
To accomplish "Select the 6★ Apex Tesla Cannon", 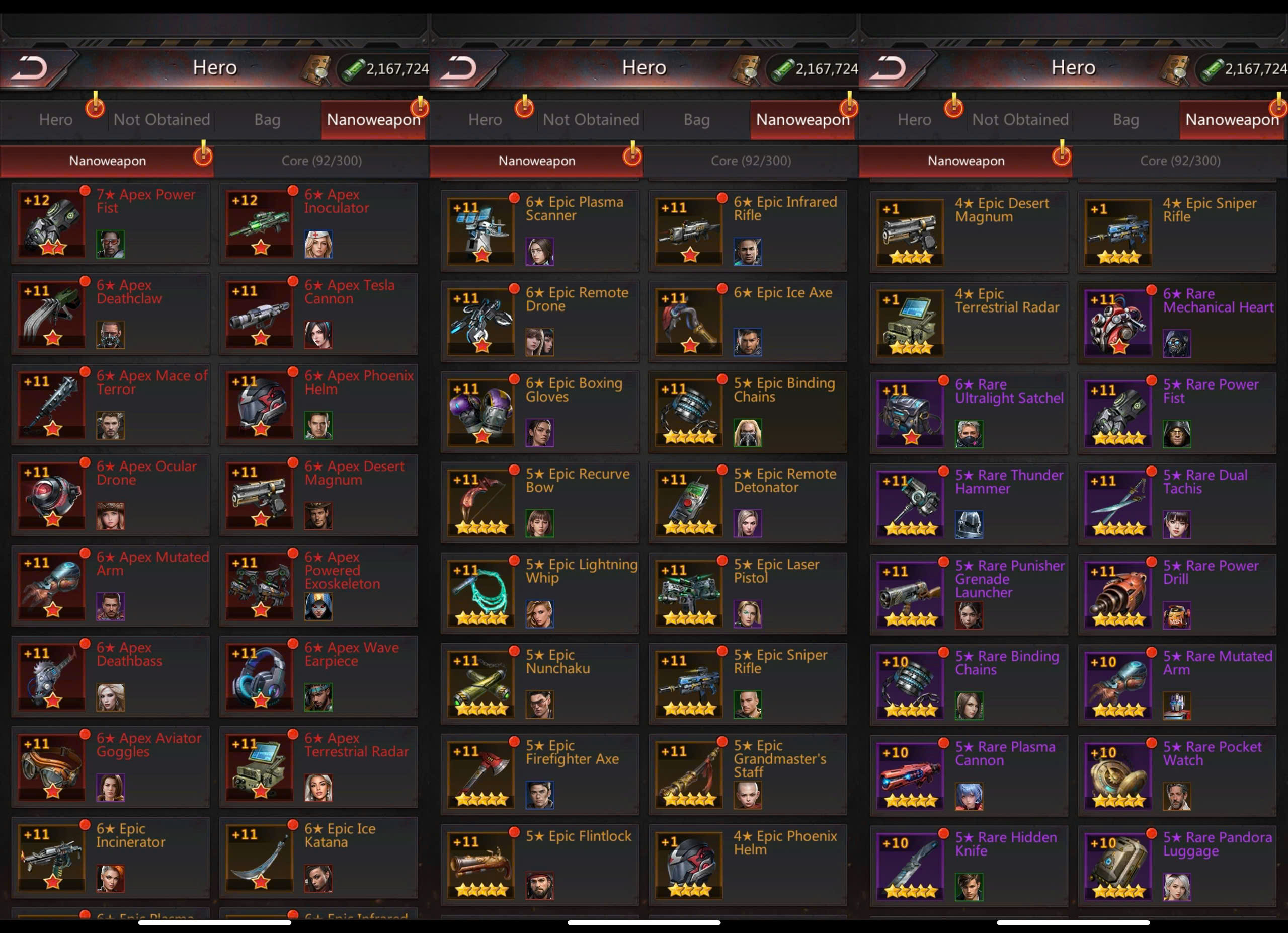I will (318, 314).
